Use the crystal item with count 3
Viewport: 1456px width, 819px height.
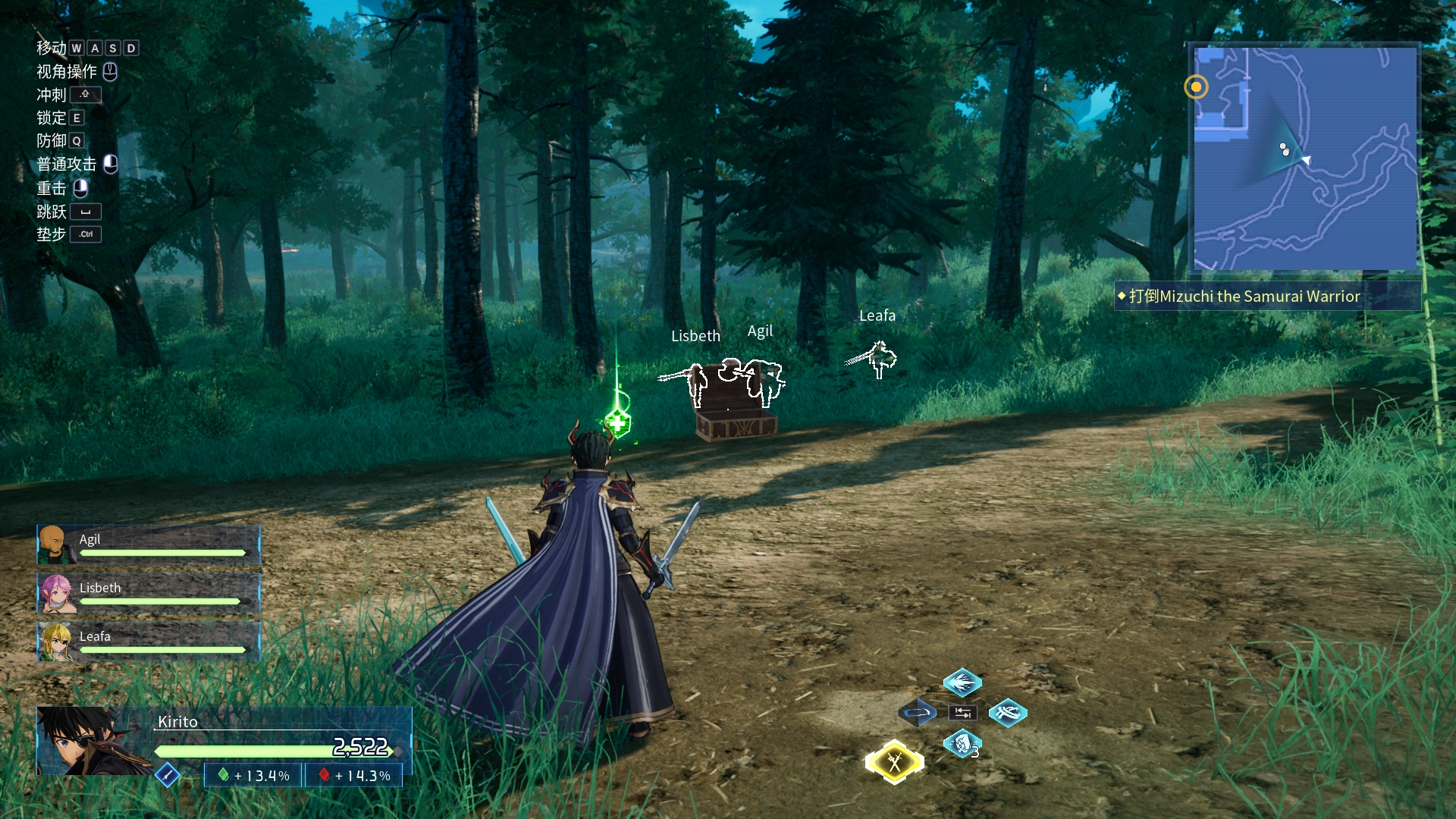point(962,744)
